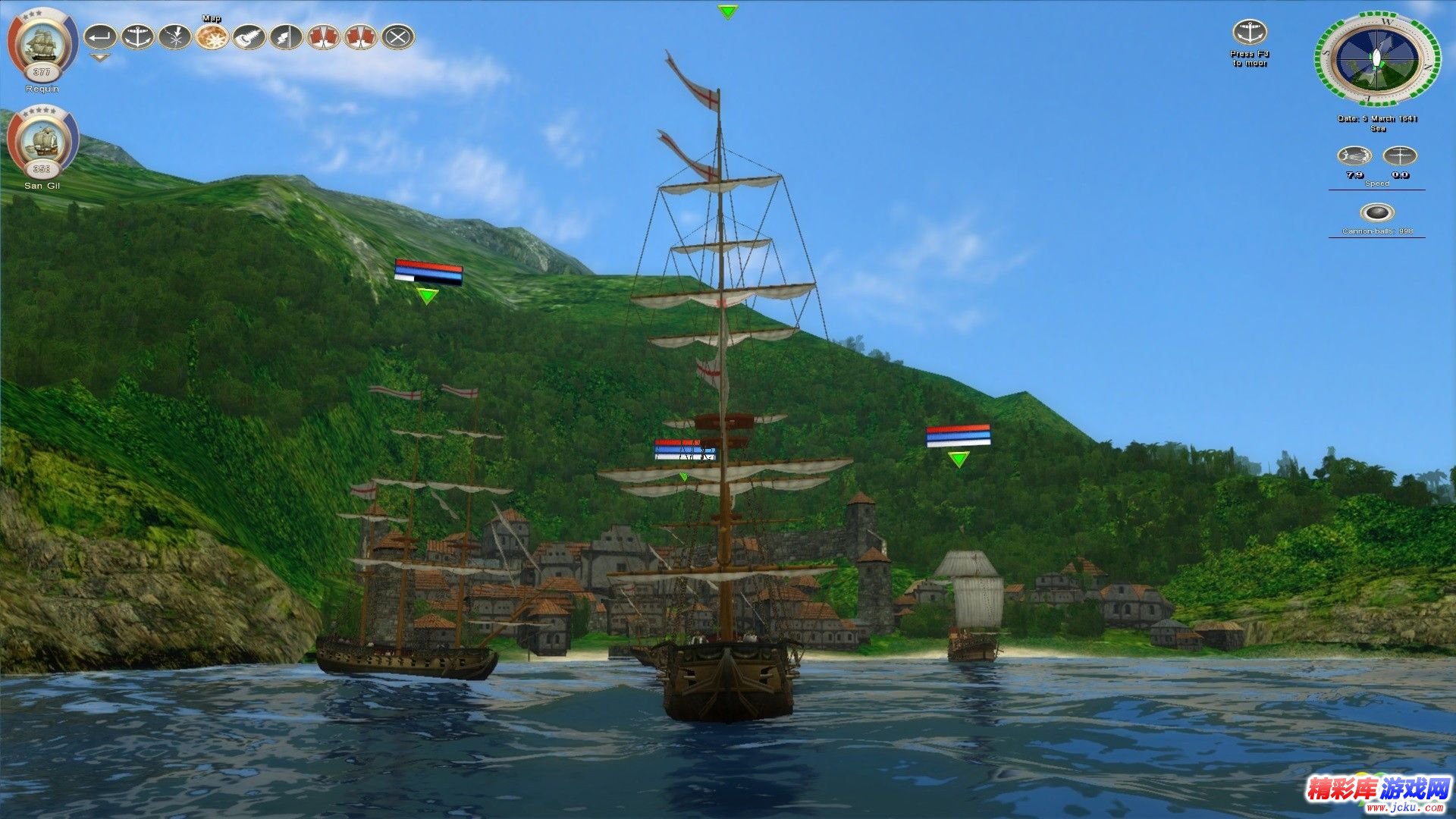Image resolution: width=1456 pixels, height=819 pixels.
Task: Choose the cannon firing command icon
Action: [249, 36]
